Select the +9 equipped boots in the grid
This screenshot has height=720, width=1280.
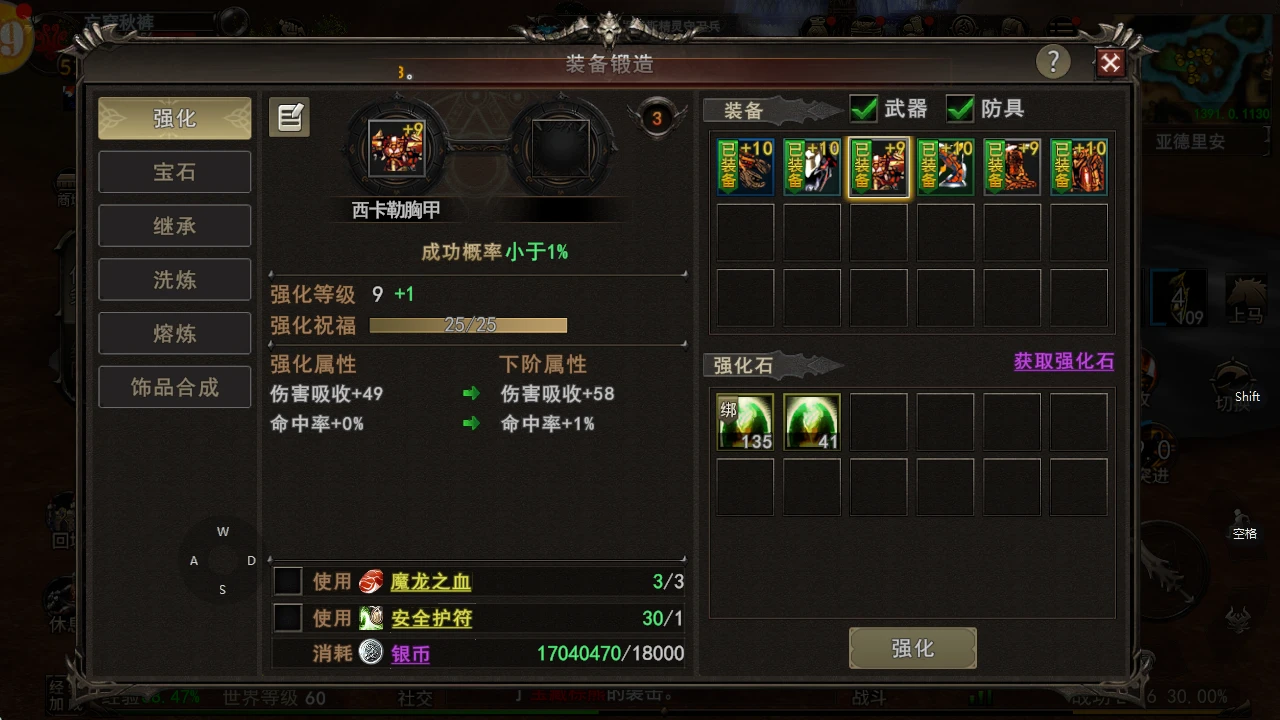click(x=1012, y=166)
